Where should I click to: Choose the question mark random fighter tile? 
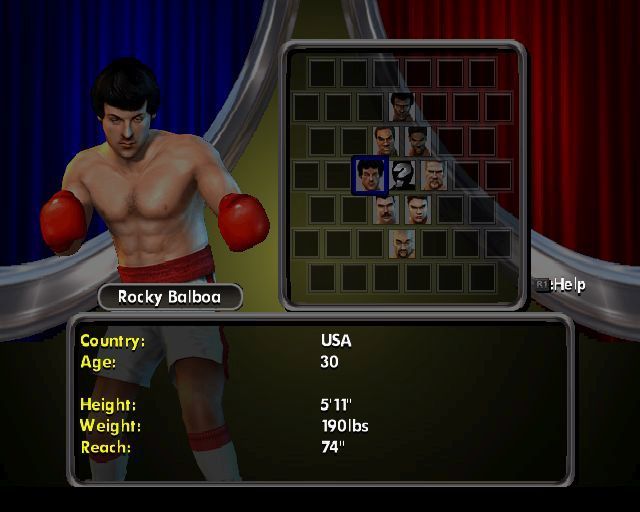click(402, 175)
